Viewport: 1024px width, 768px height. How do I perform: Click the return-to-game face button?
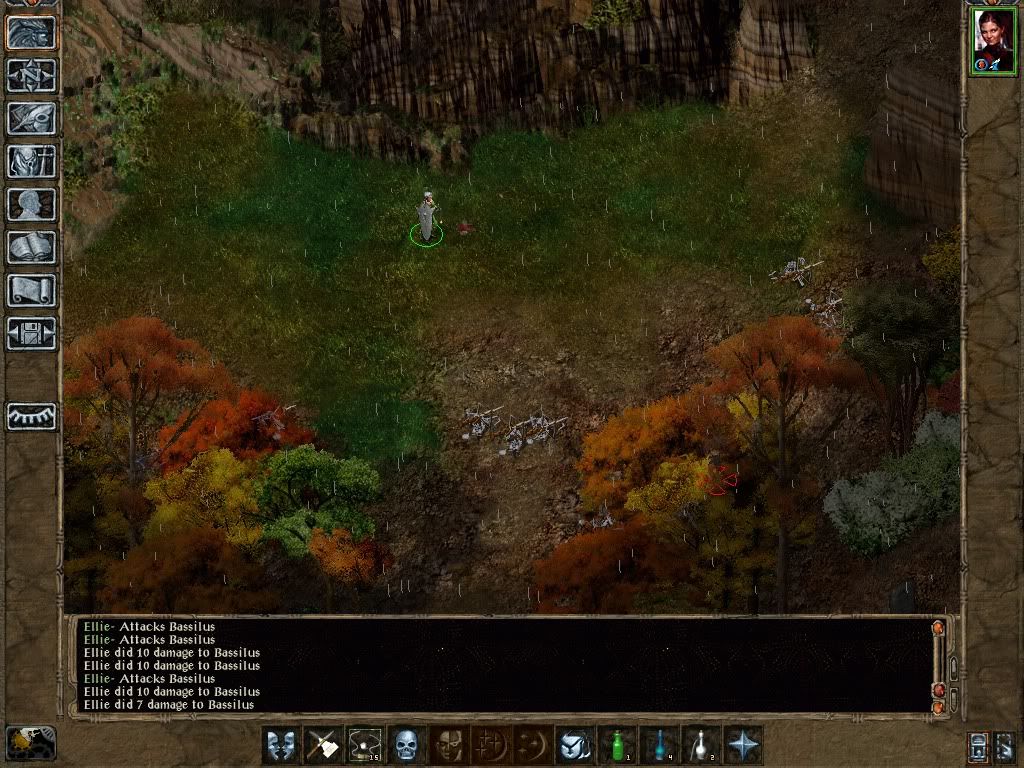pos(32,32)
